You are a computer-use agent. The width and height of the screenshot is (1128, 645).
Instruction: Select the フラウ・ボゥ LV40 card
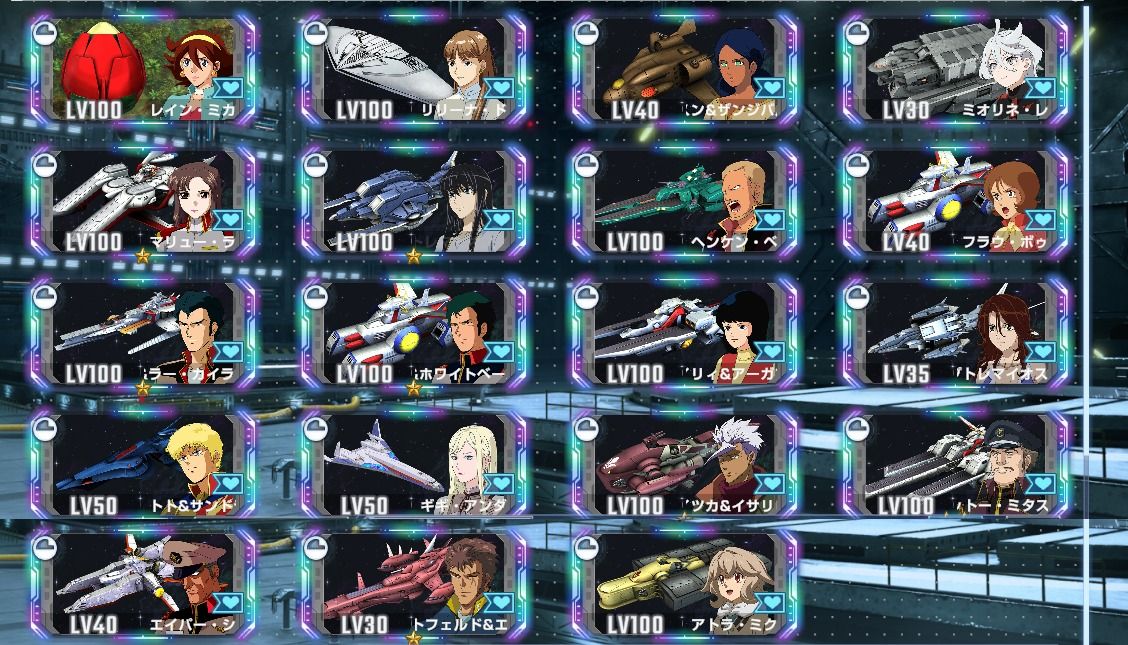956,202
